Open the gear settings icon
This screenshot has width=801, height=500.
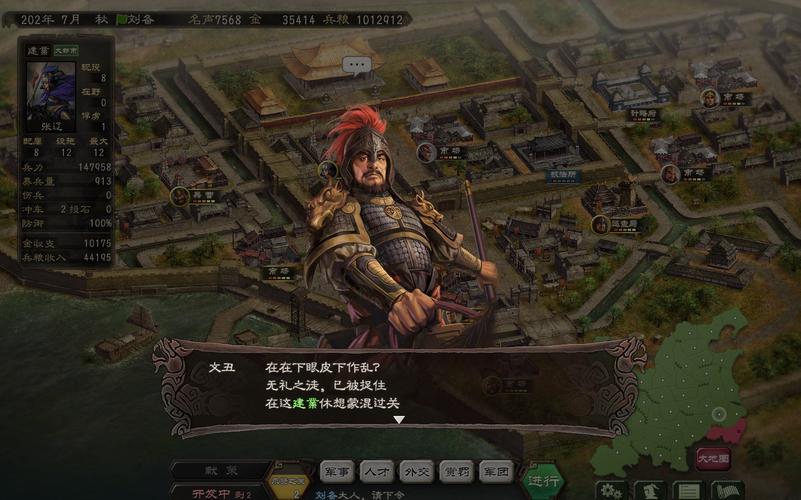coord(612,491)
